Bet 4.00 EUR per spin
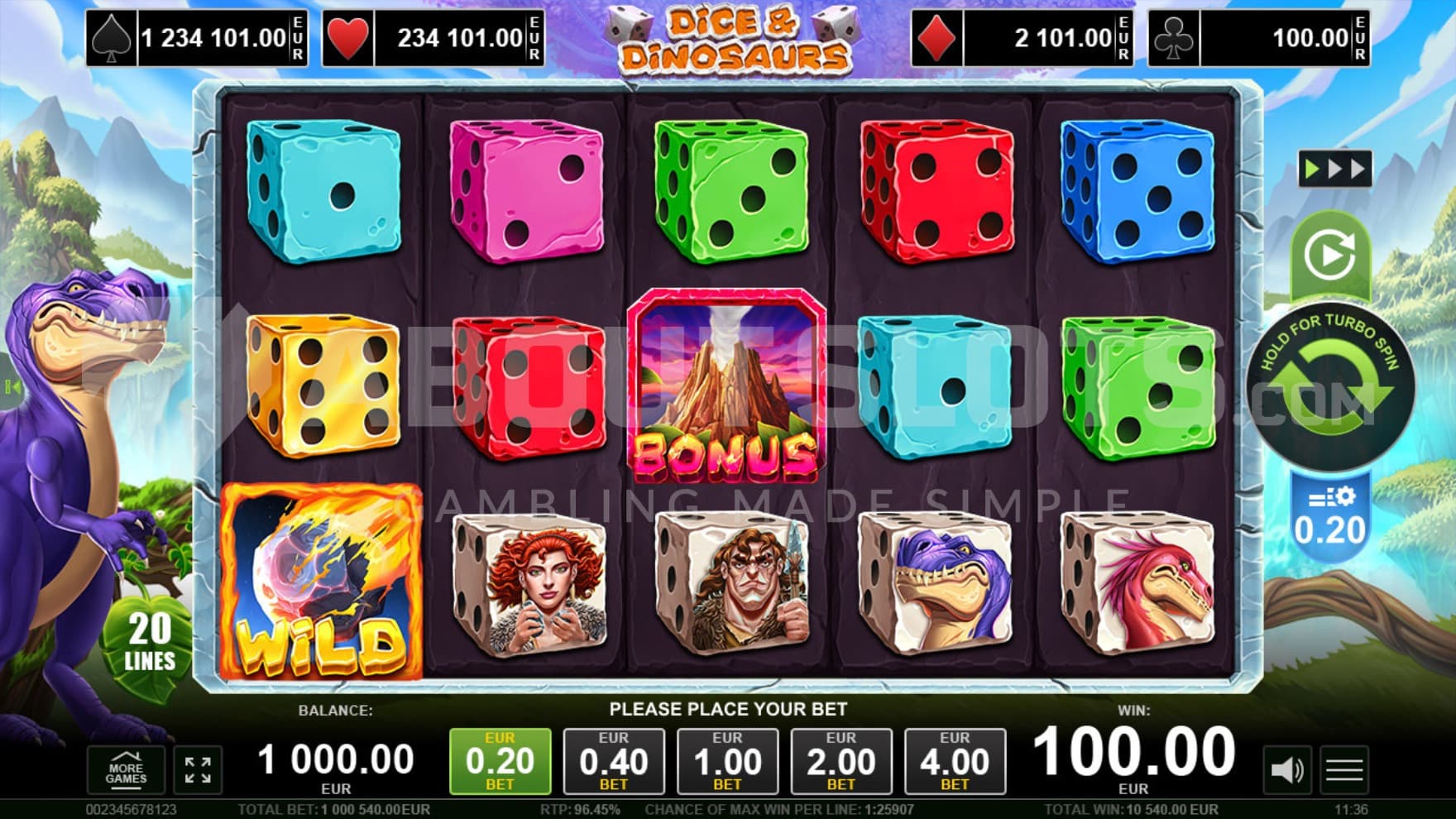The height and width of the screenshot is (819, 1456). (955, 761)
